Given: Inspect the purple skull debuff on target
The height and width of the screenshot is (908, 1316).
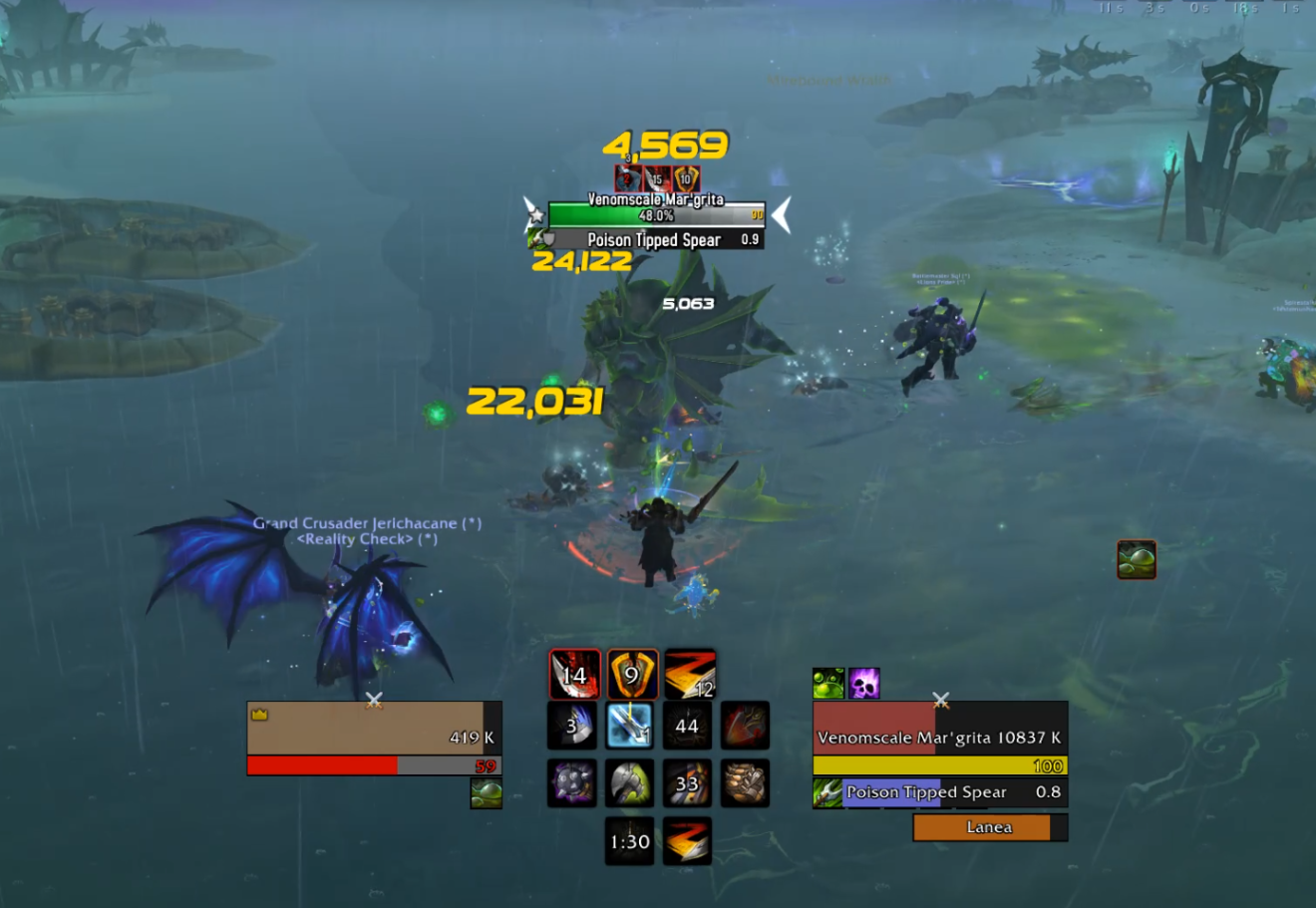Looking at the screenshot, I should point(864,684).
